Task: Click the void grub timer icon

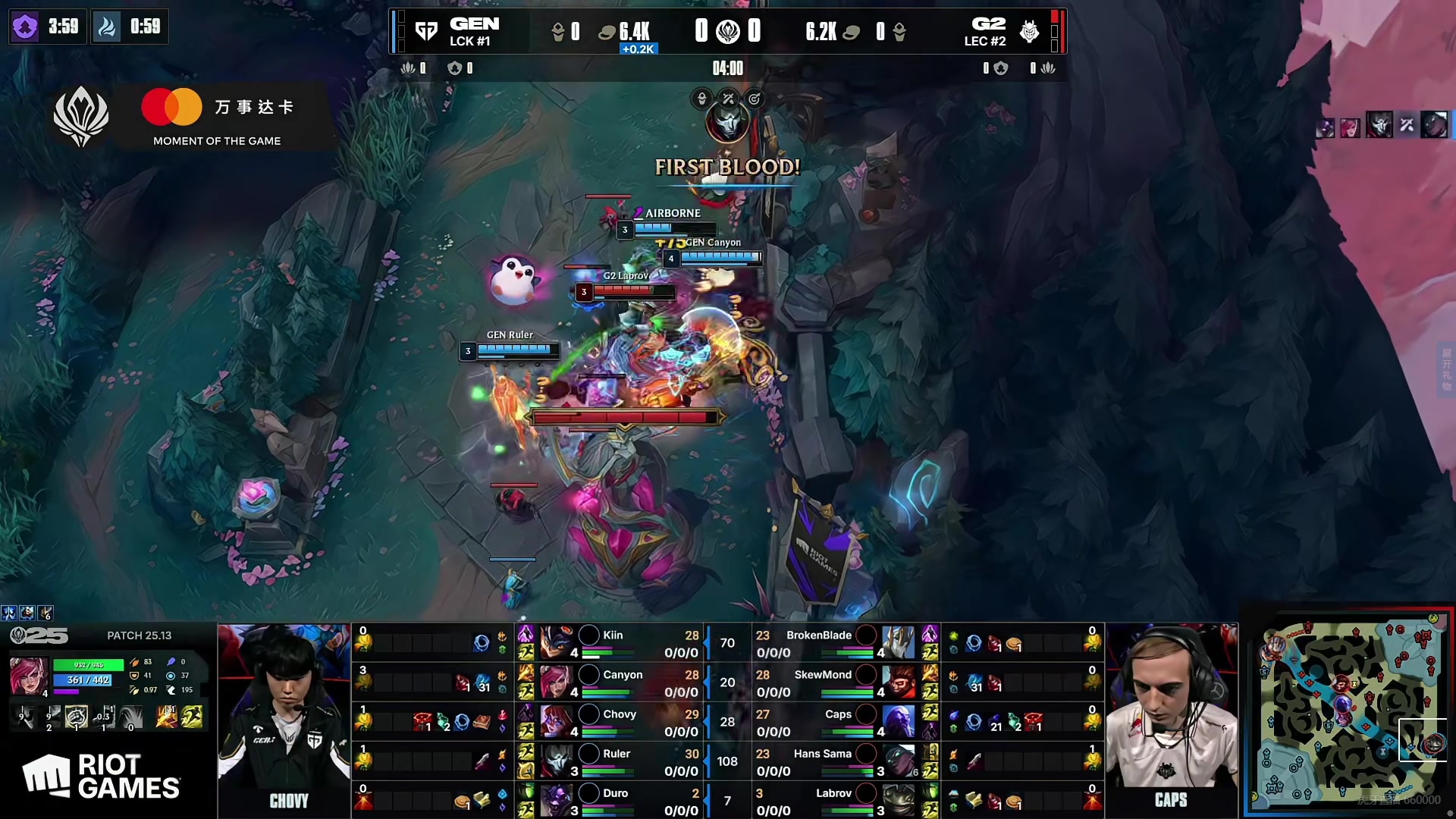Action: [25, 27]
